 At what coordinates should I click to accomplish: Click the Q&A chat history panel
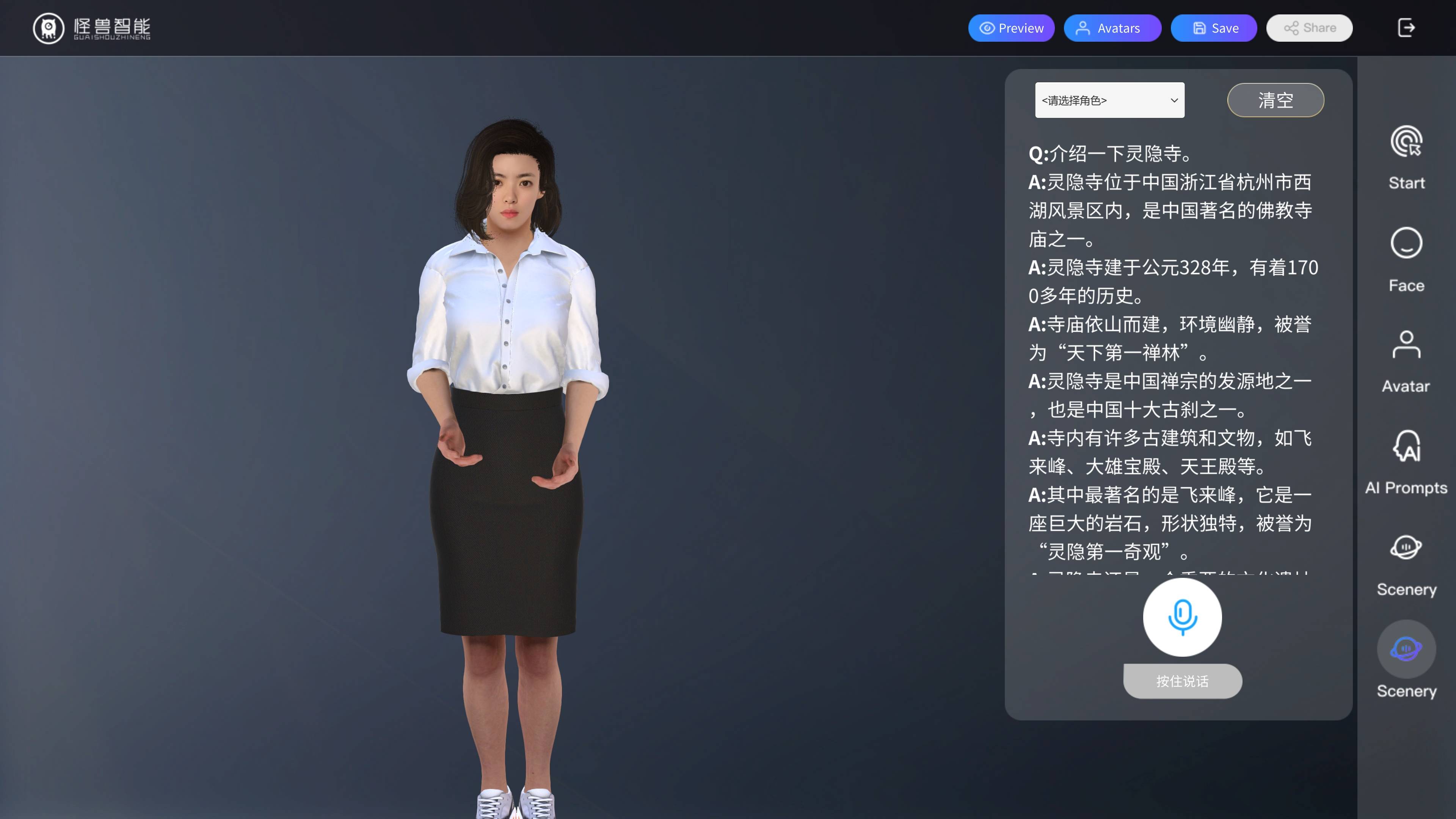1176,350
